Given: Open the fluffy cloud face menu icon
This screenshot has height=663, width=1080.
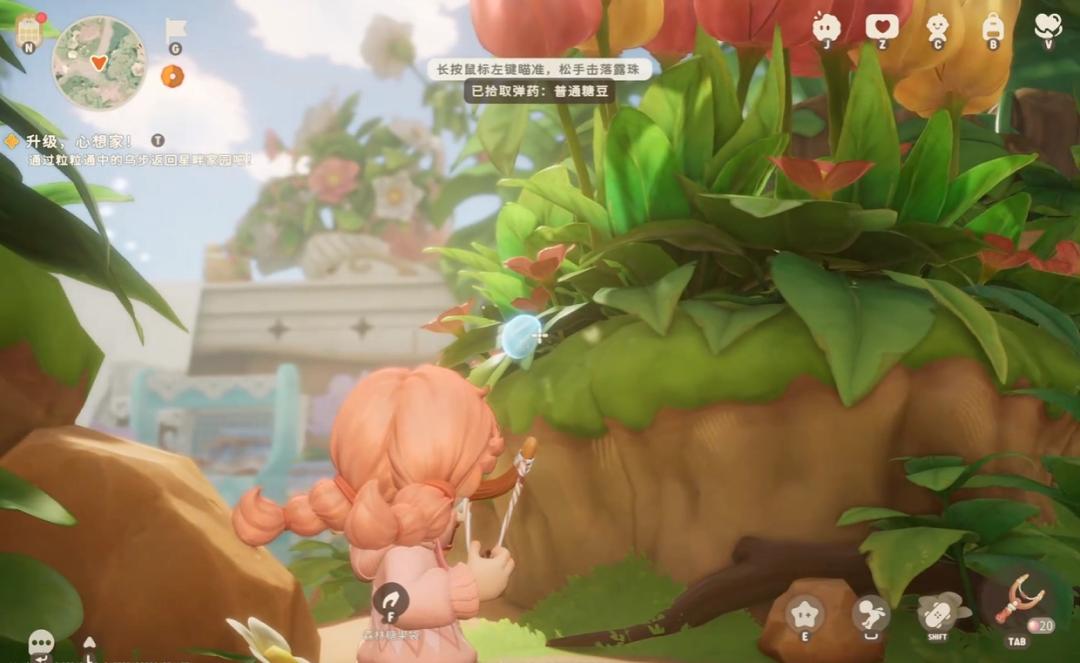Looking at the screenshot, I should tap(826, 26).
